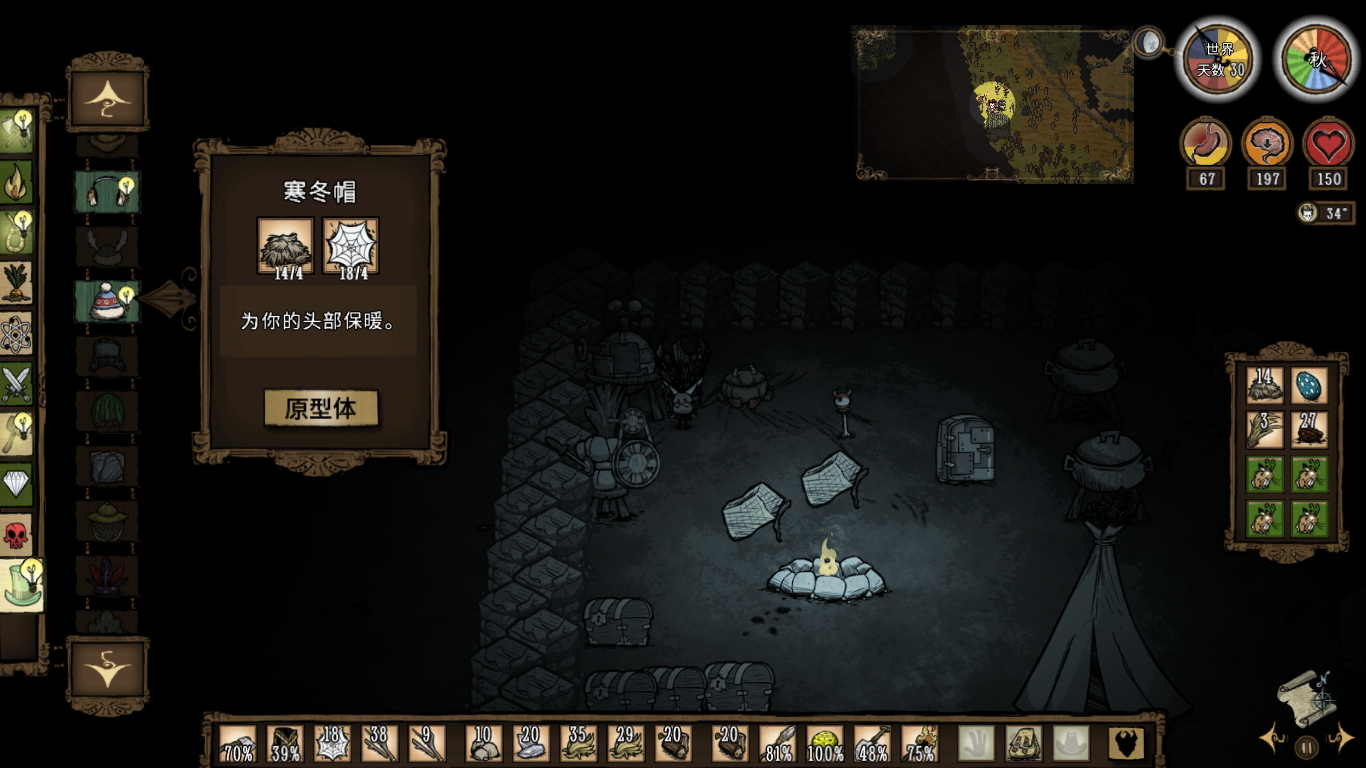Select the winter hat recipe

(x=107, y=301)
